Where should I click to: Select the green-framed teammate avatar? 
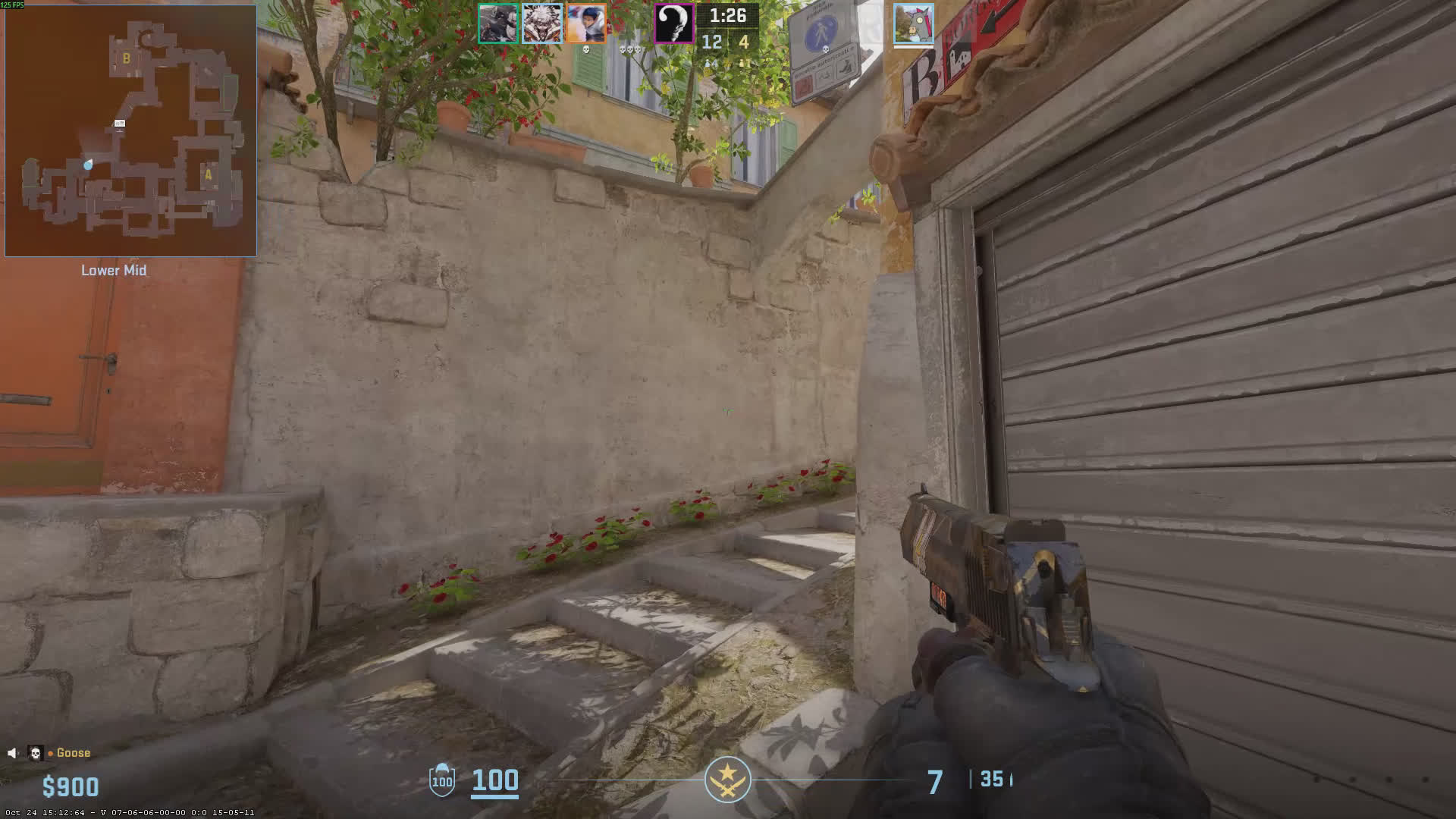point(497,24)
